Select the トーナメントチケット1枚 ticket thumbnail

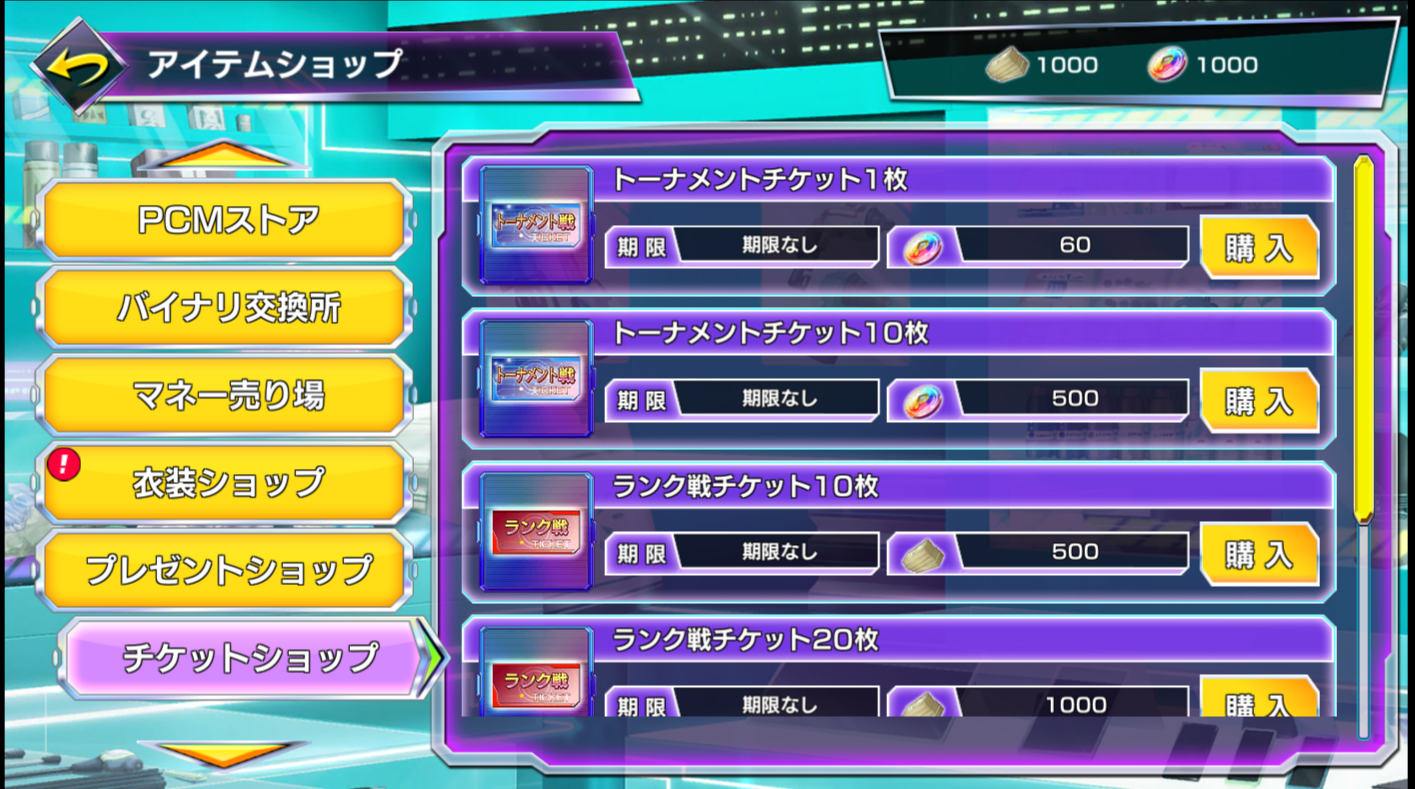point(536,227)
